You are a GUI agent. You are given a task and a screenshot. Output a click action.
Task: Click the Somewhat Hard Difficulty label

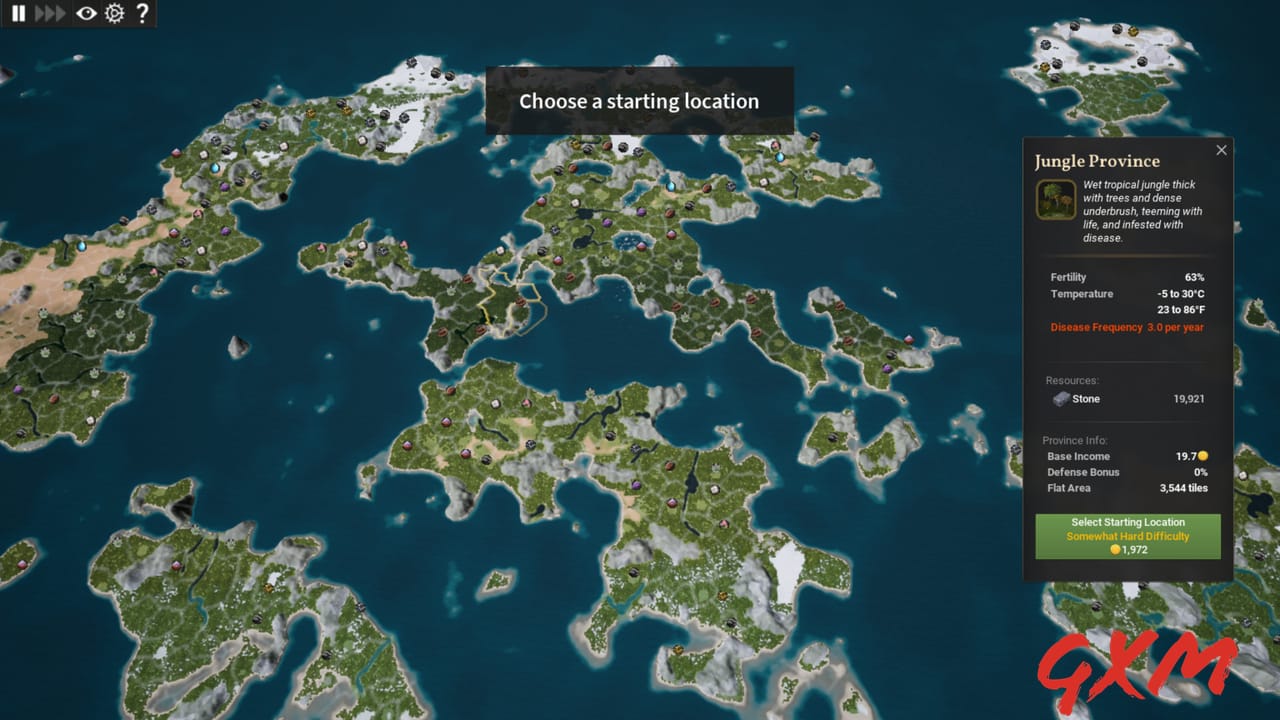(1128, 536)
